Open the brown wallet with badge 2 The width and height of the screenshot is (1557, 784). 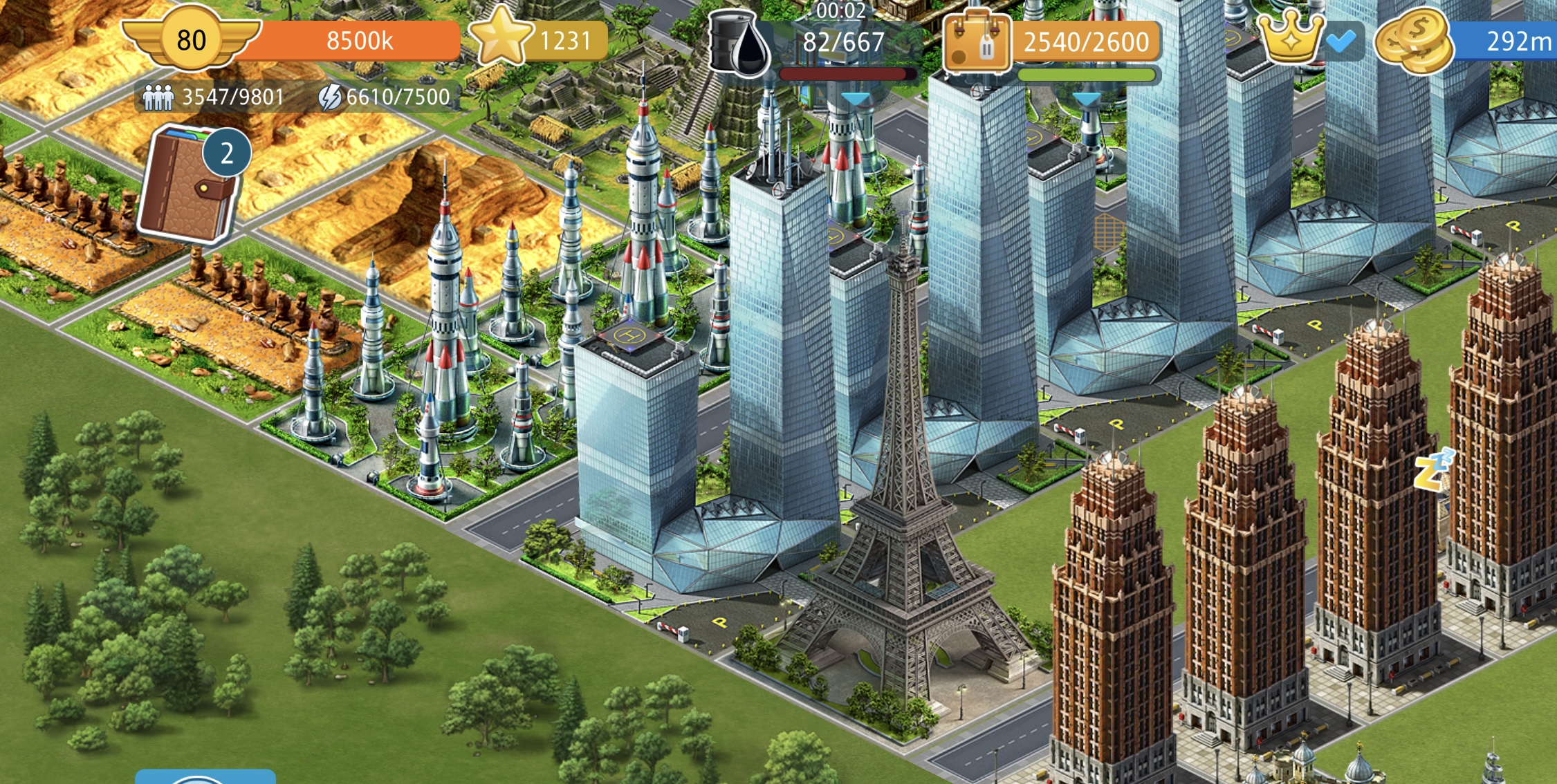[187, 187]
